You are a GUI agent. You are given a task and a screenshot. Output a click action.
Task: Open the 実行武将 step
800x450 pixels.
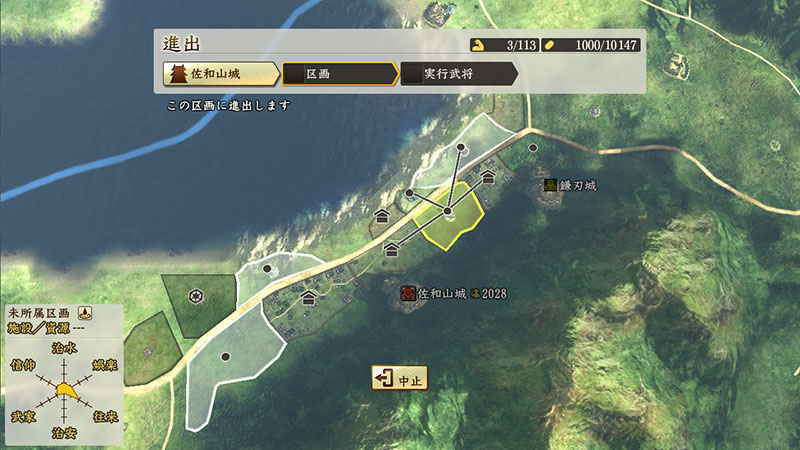click(x=458, y=74)
